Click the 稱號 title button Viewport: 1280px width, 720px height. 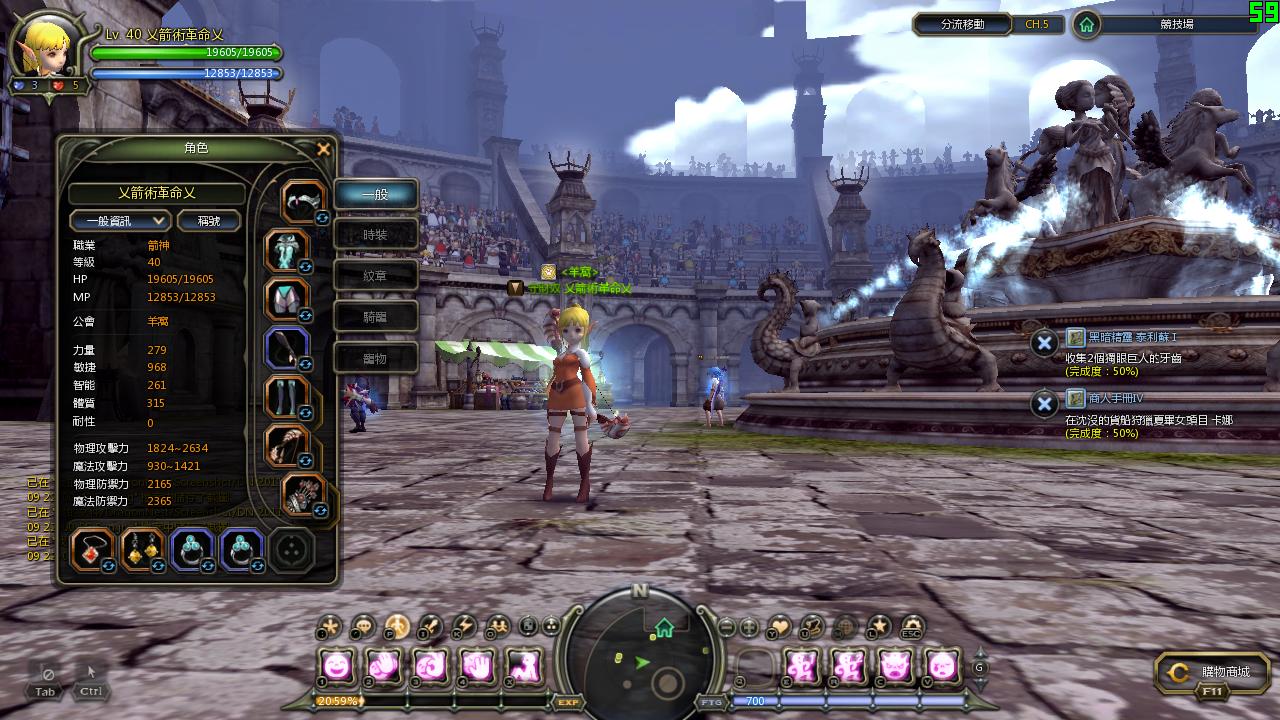click(208, 220)
